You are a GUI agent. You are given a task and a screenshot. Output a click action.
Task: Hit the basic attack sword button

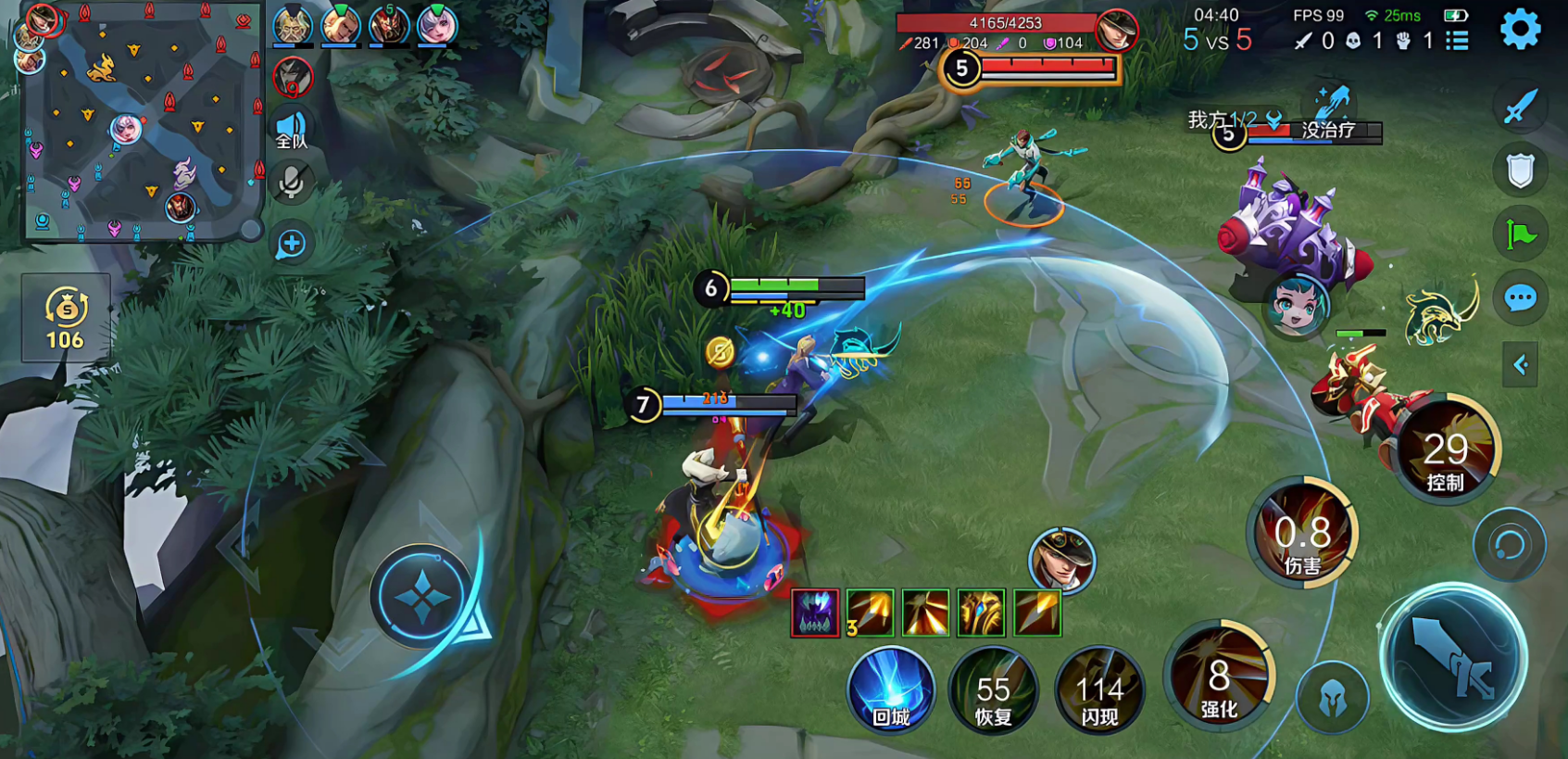point(1453,658)
